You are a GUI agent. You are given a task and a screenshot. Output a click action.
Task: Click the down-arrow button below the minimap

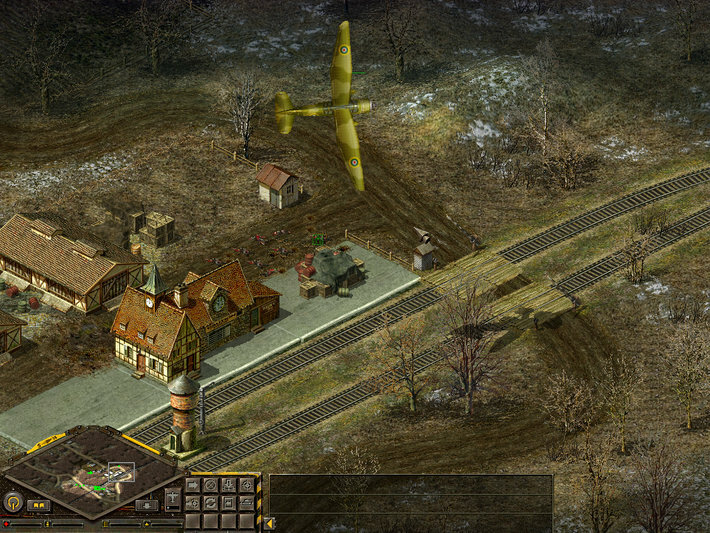click(147, 505)
